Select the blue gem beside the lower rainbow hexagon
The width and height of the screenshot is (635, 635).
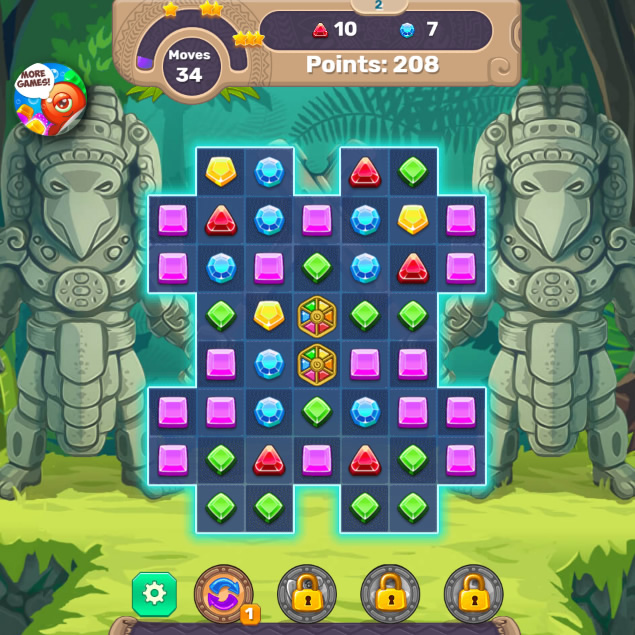click(x=268, y=363)
